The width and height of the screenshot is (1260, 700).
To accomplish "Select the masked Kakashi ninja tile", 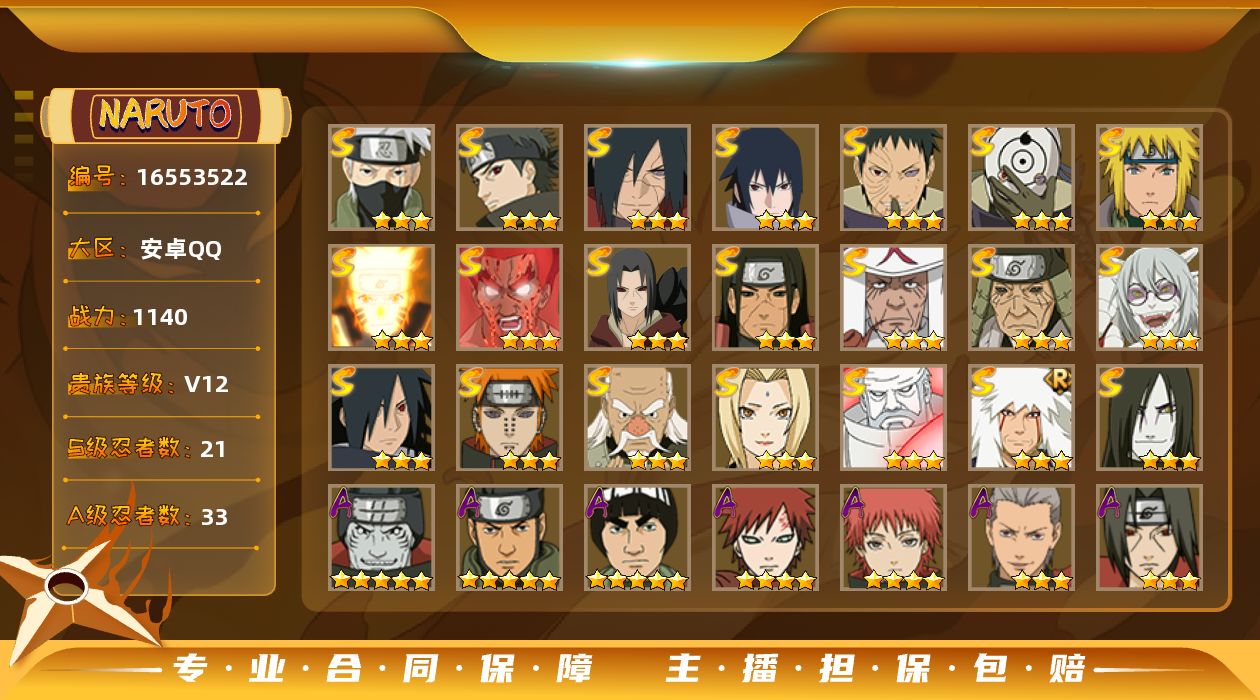I will [x=381, y=177].
